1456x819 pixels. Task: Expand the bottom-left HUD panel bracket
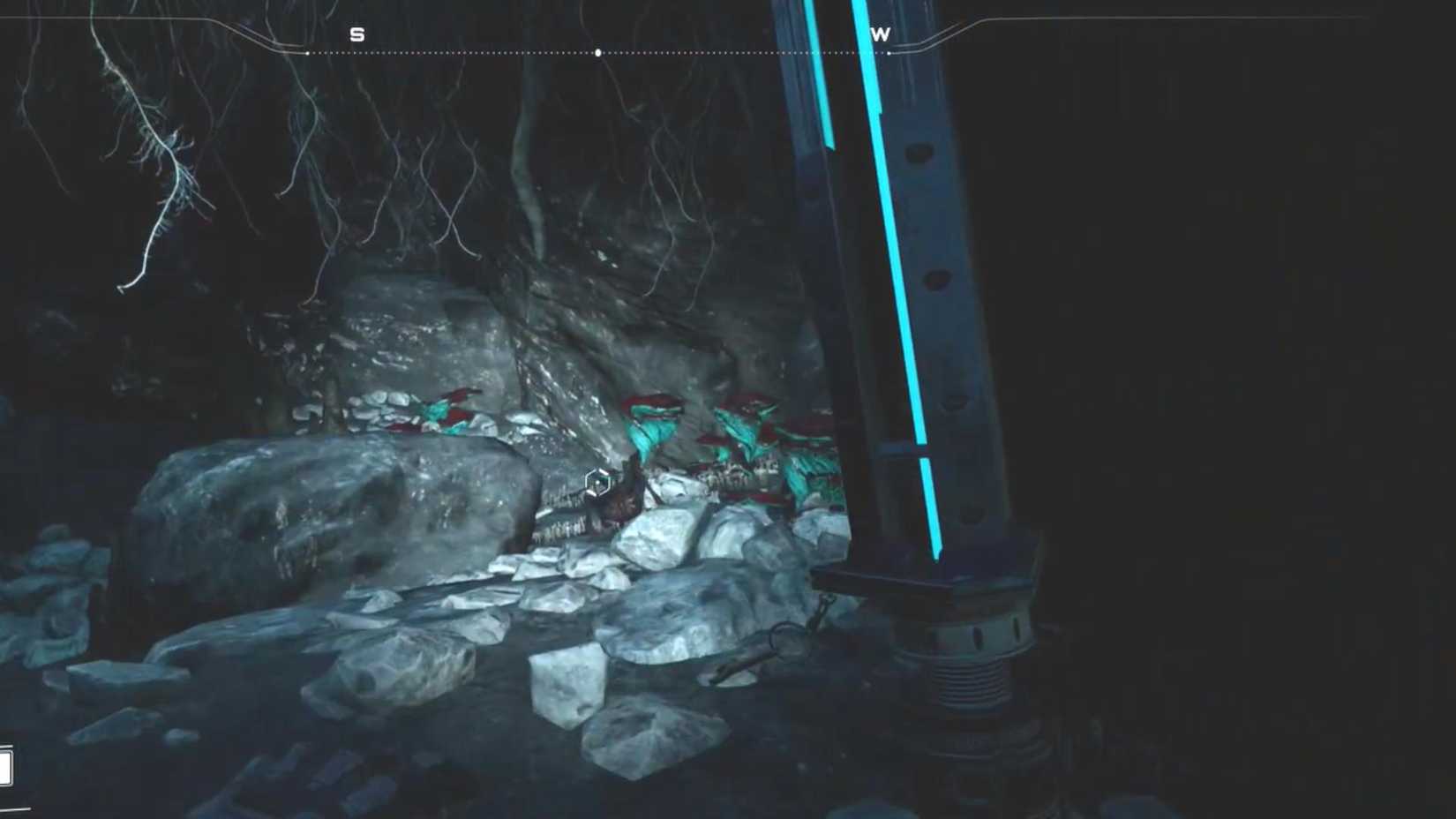(x=18, y=808)
